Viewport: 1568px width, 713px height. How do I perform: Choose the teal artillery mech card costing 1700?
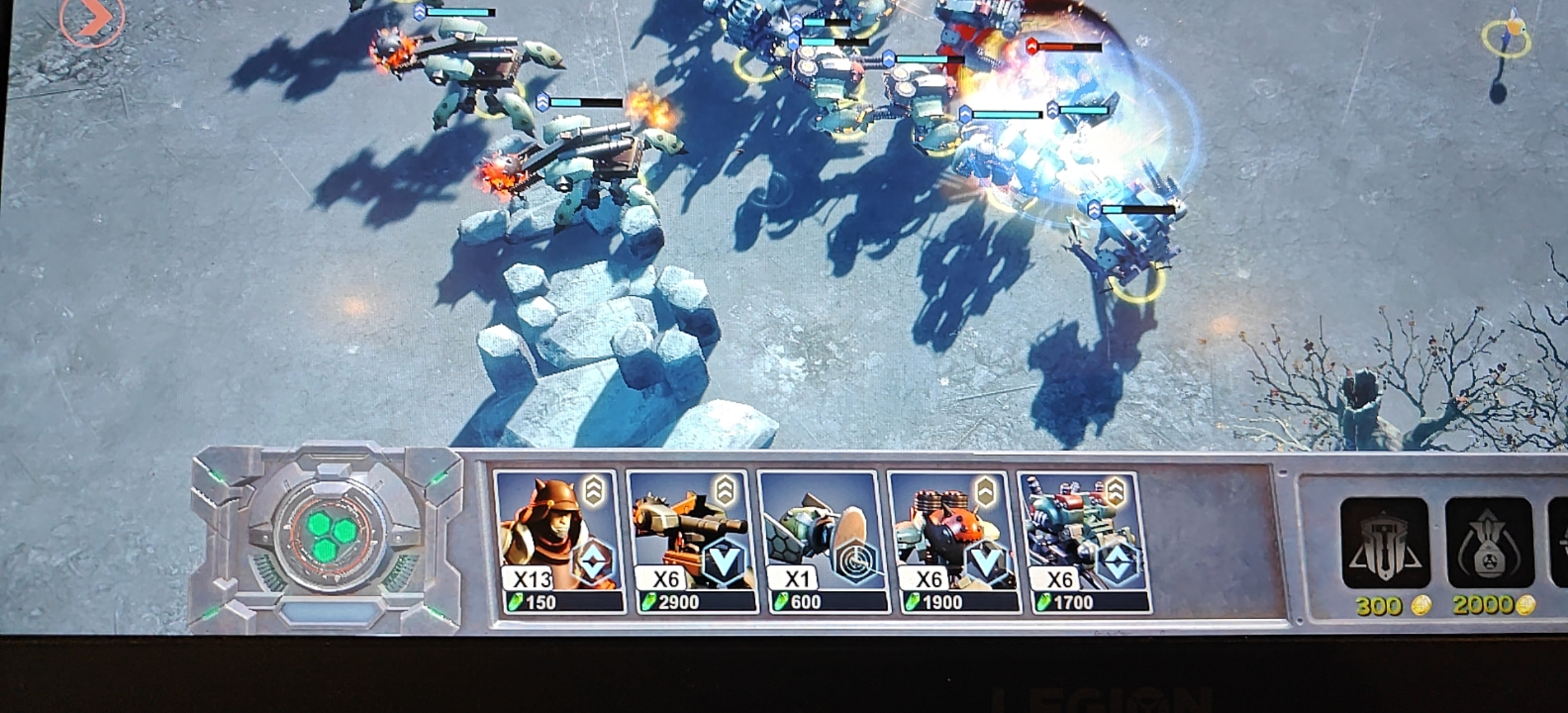pos(1084,541)
